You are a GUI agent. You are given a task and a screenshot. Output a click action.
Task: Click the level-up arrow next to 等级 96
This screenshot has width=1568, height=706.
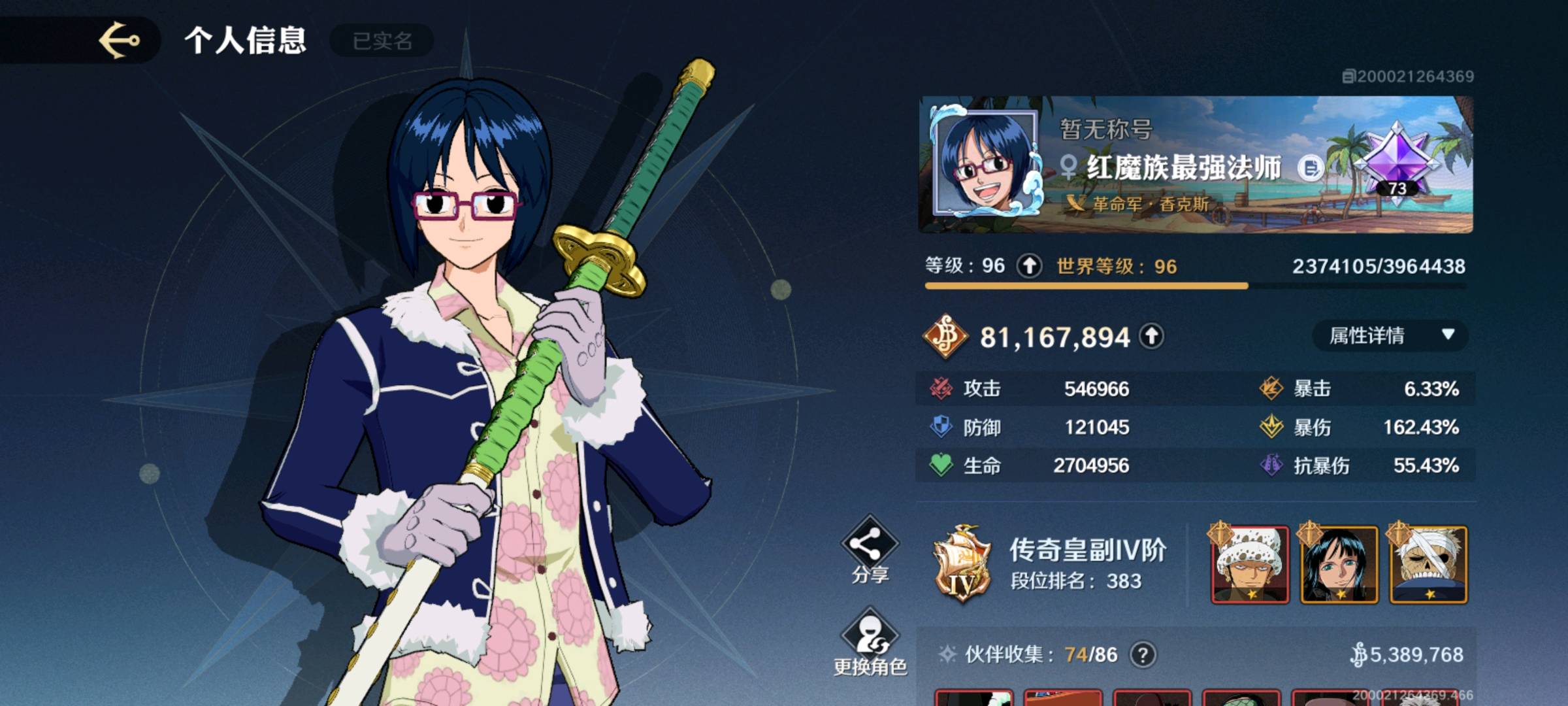(1030, 266)
